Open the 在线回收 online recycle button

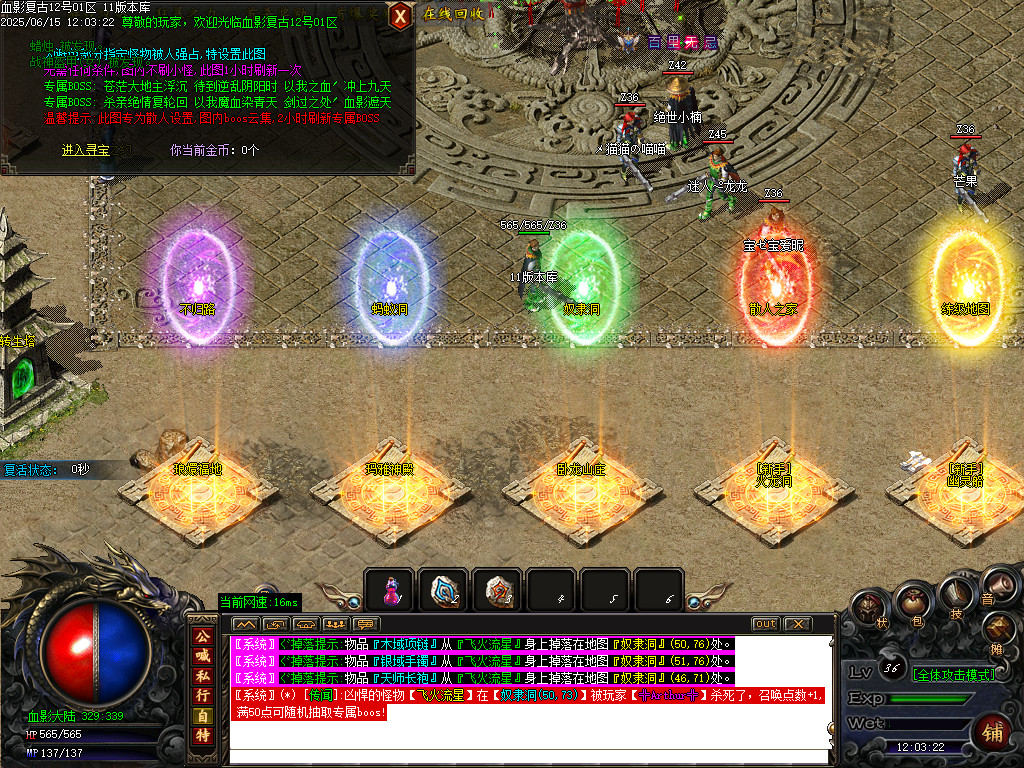460,14
